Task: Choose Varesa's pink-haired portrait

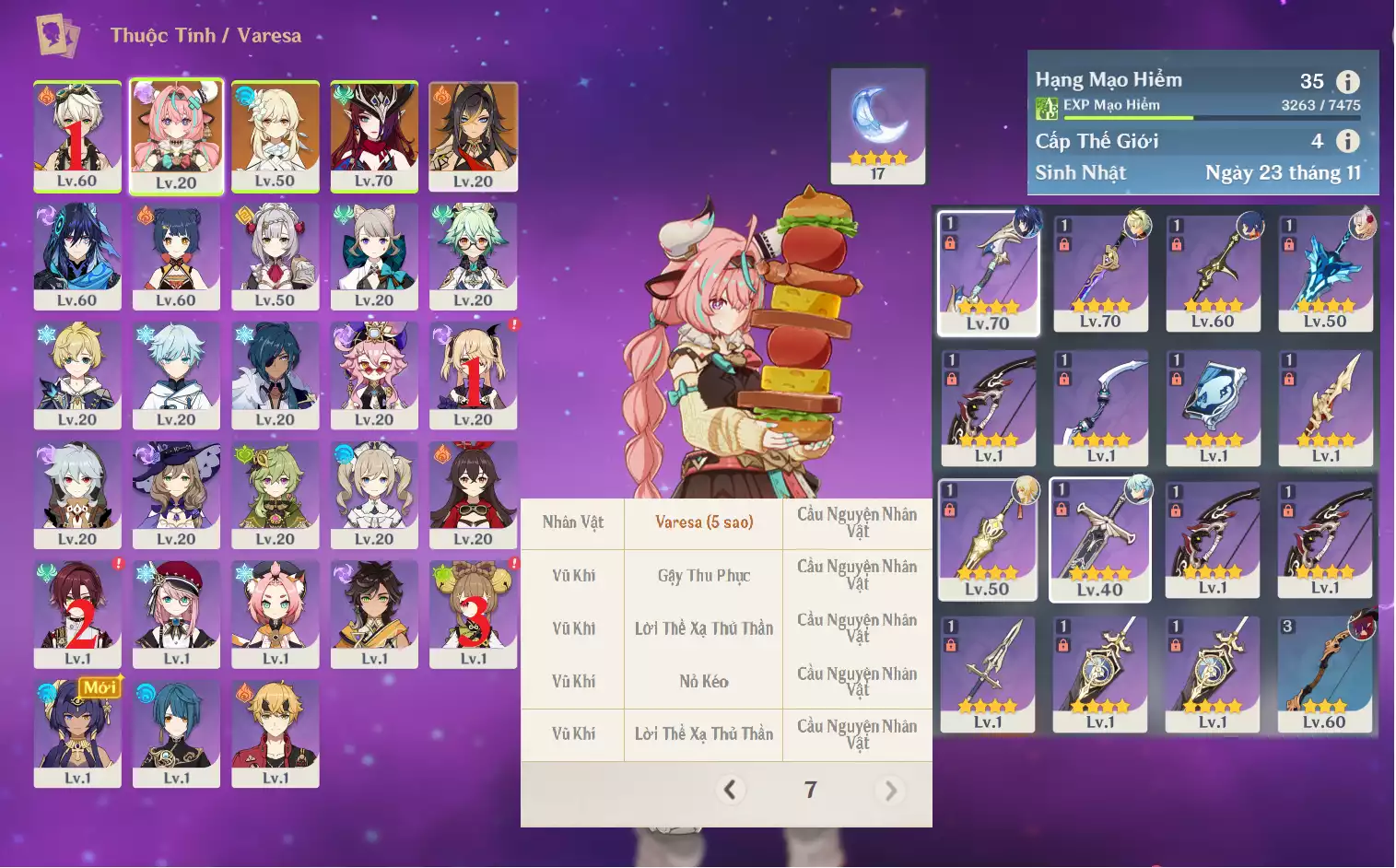Action: [x=176, y=136]
